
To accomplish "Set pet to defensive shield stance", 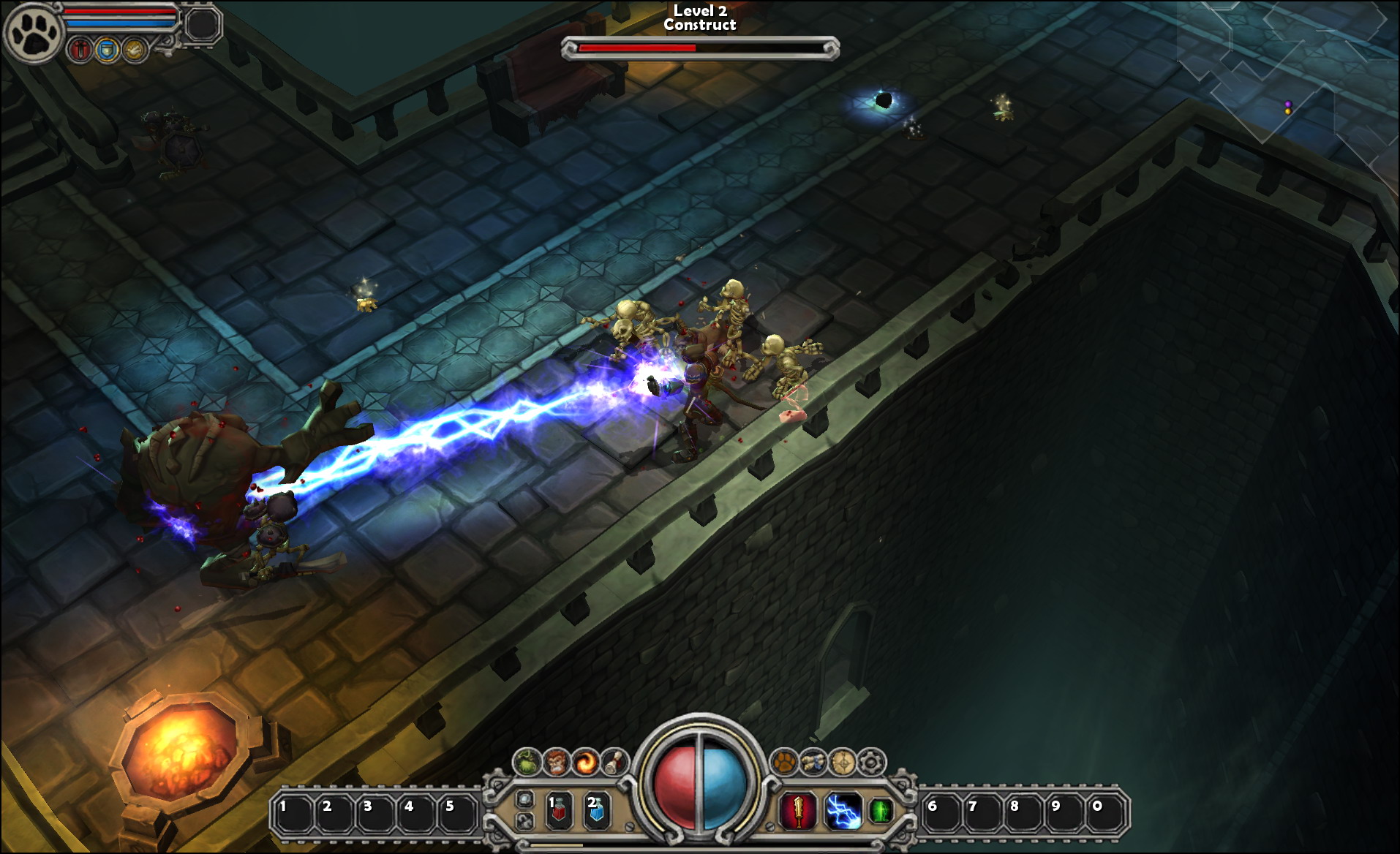I will (108, 50).
